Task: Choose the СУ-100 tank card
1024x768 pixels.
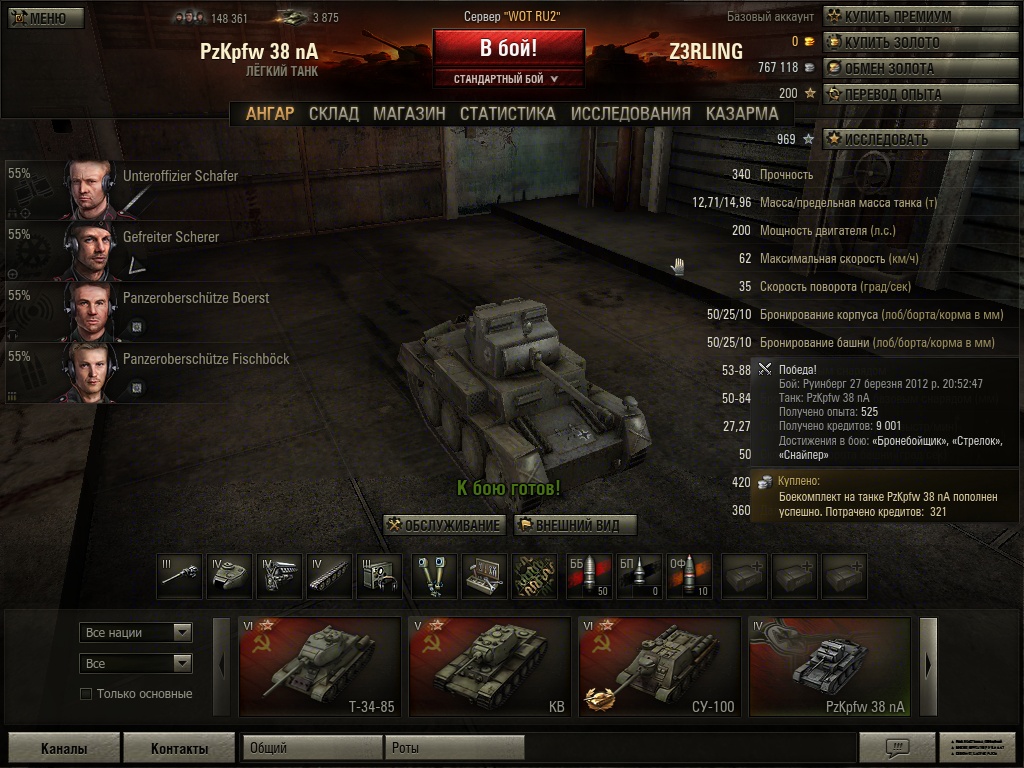Action: [660, 667]
